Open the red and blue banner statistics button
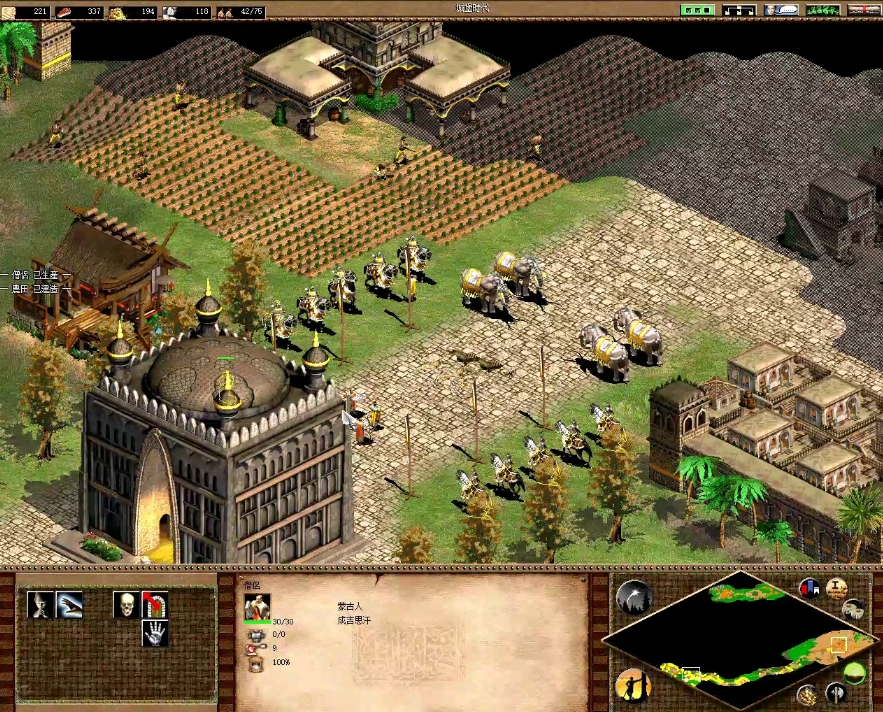This screenshot has width=883, height=712. pos(809,588)
